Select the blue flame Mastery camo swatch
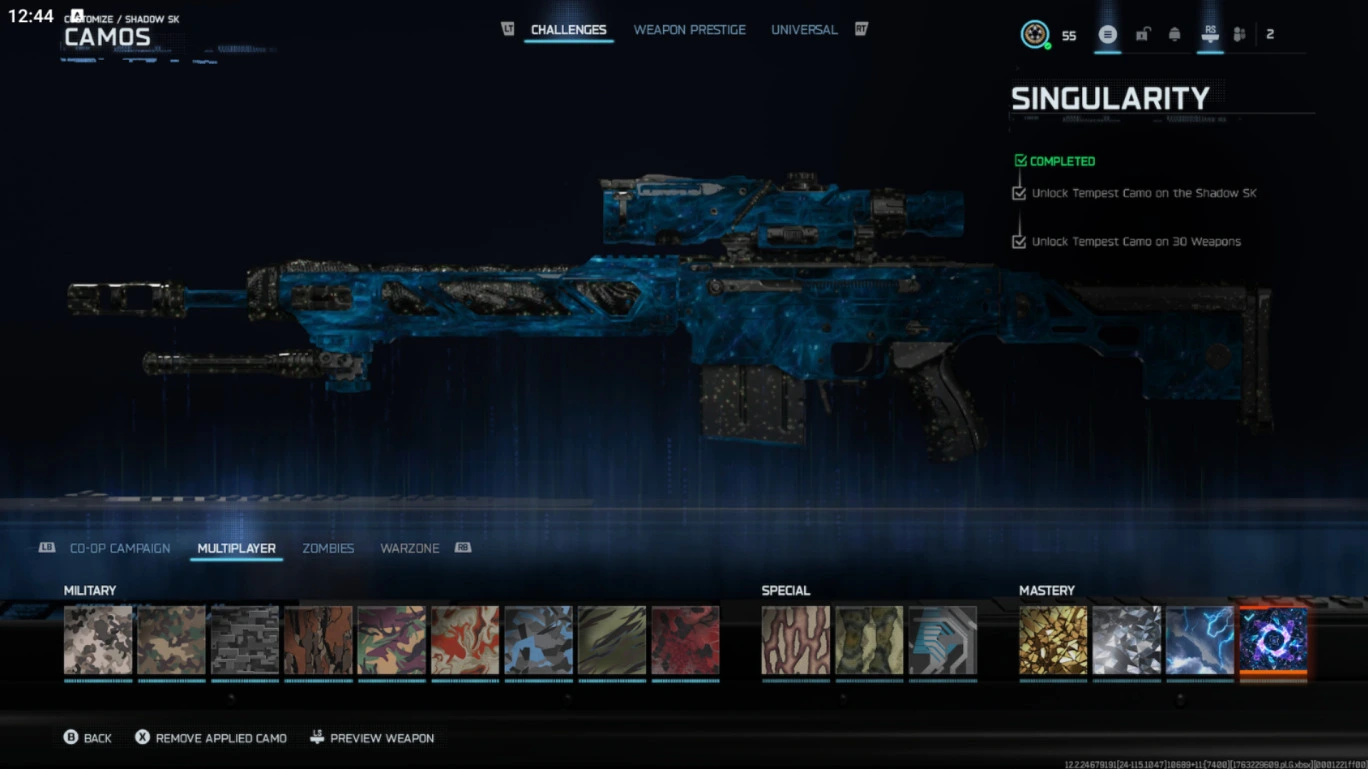The width and height of the screenshot is (1368, 769). coord(1200,643)
